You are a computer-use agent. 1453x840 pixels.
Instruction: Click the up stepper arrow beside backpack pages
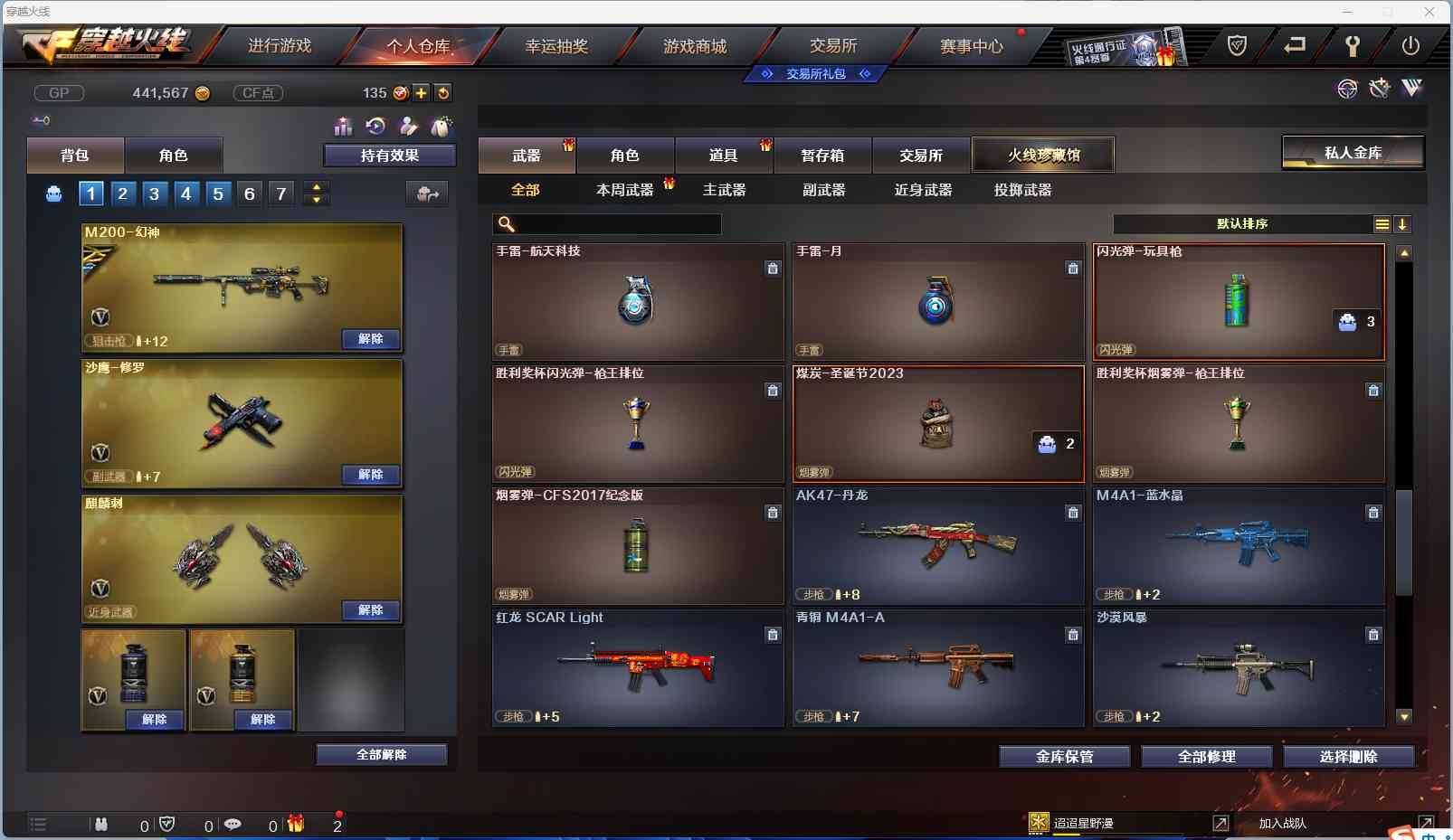point(316,187)
